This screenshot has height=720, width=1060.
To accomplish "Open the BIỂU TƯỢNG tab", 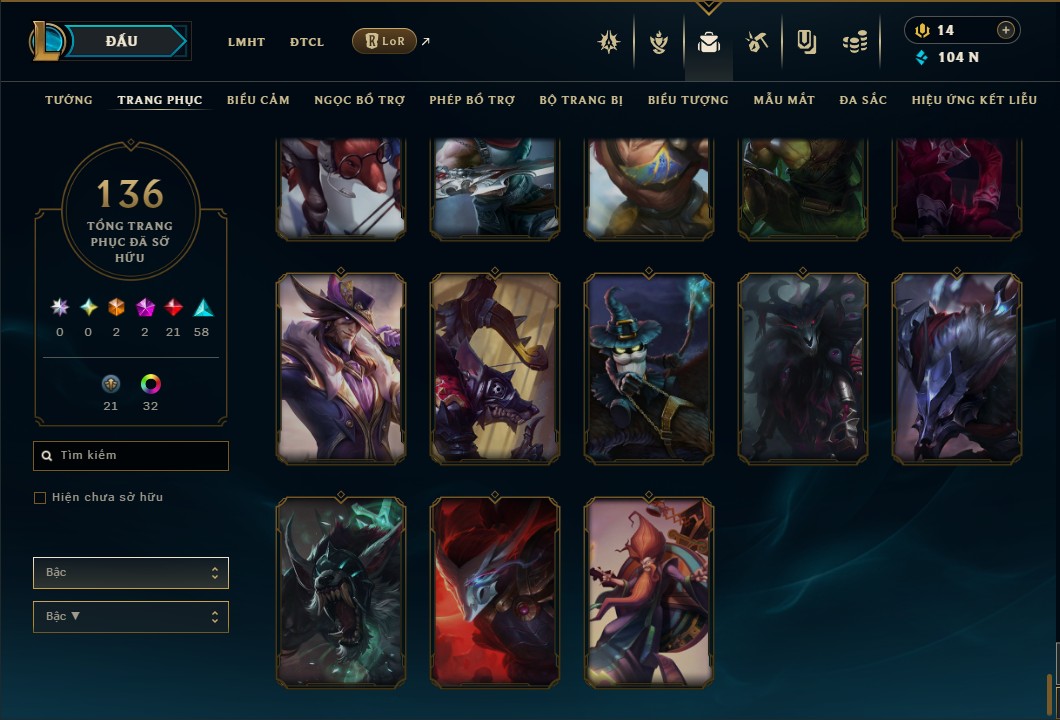I will click(x=688, y=100).
